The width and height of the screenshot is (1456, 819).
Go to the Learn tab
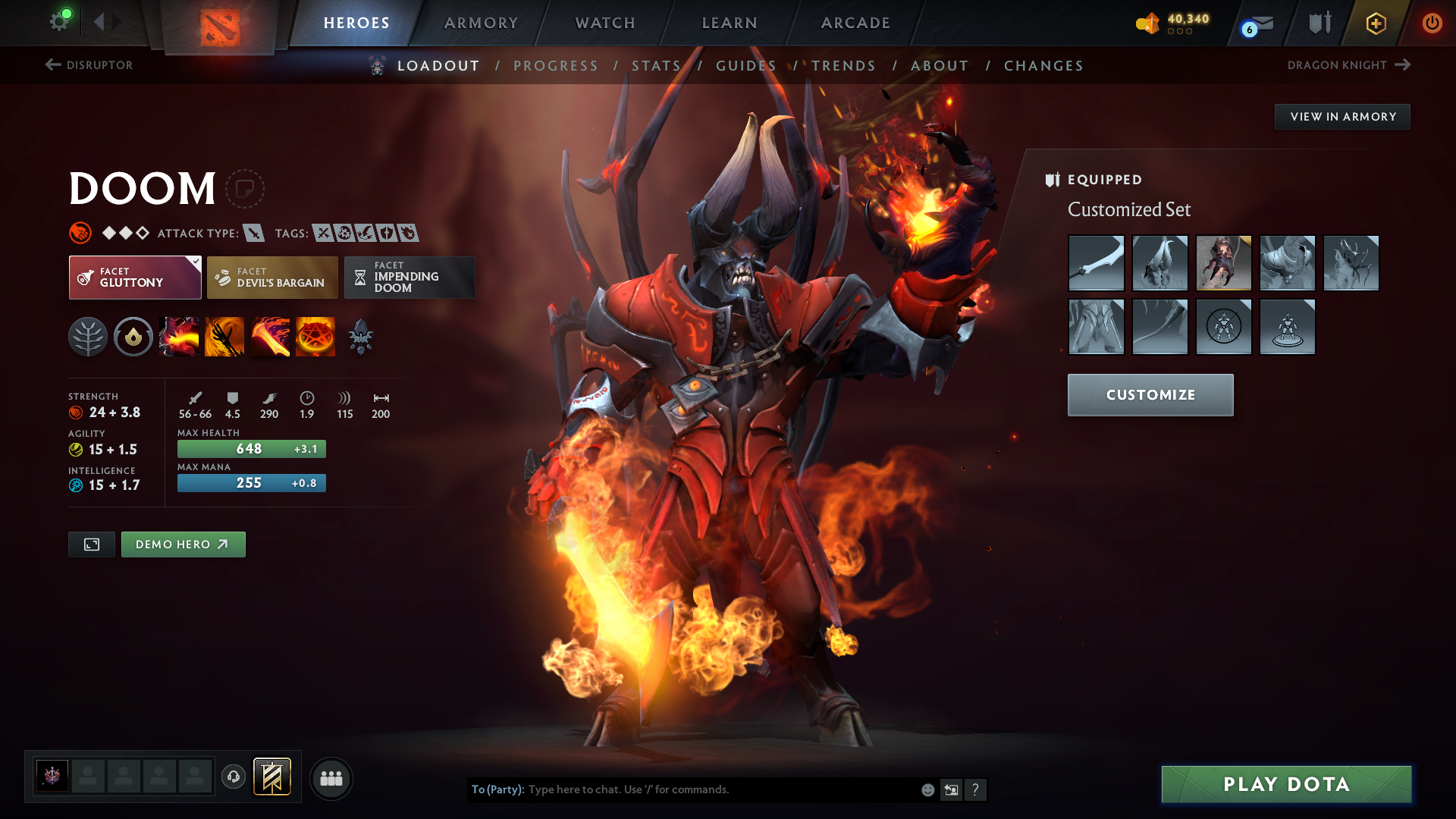coord(730,23)
